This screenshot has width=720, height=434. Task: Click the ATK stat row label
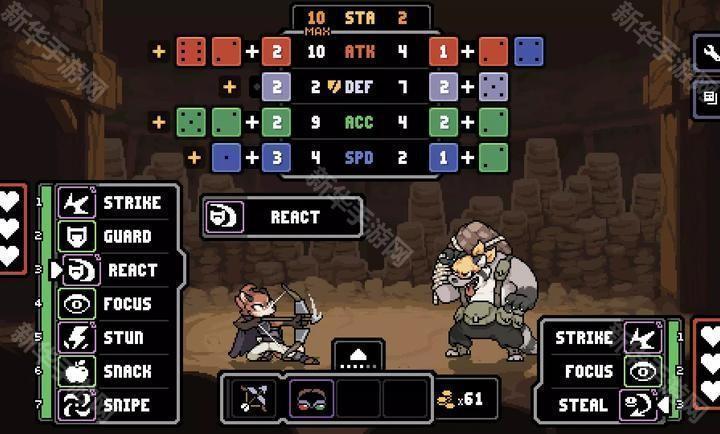click(359, 51)
